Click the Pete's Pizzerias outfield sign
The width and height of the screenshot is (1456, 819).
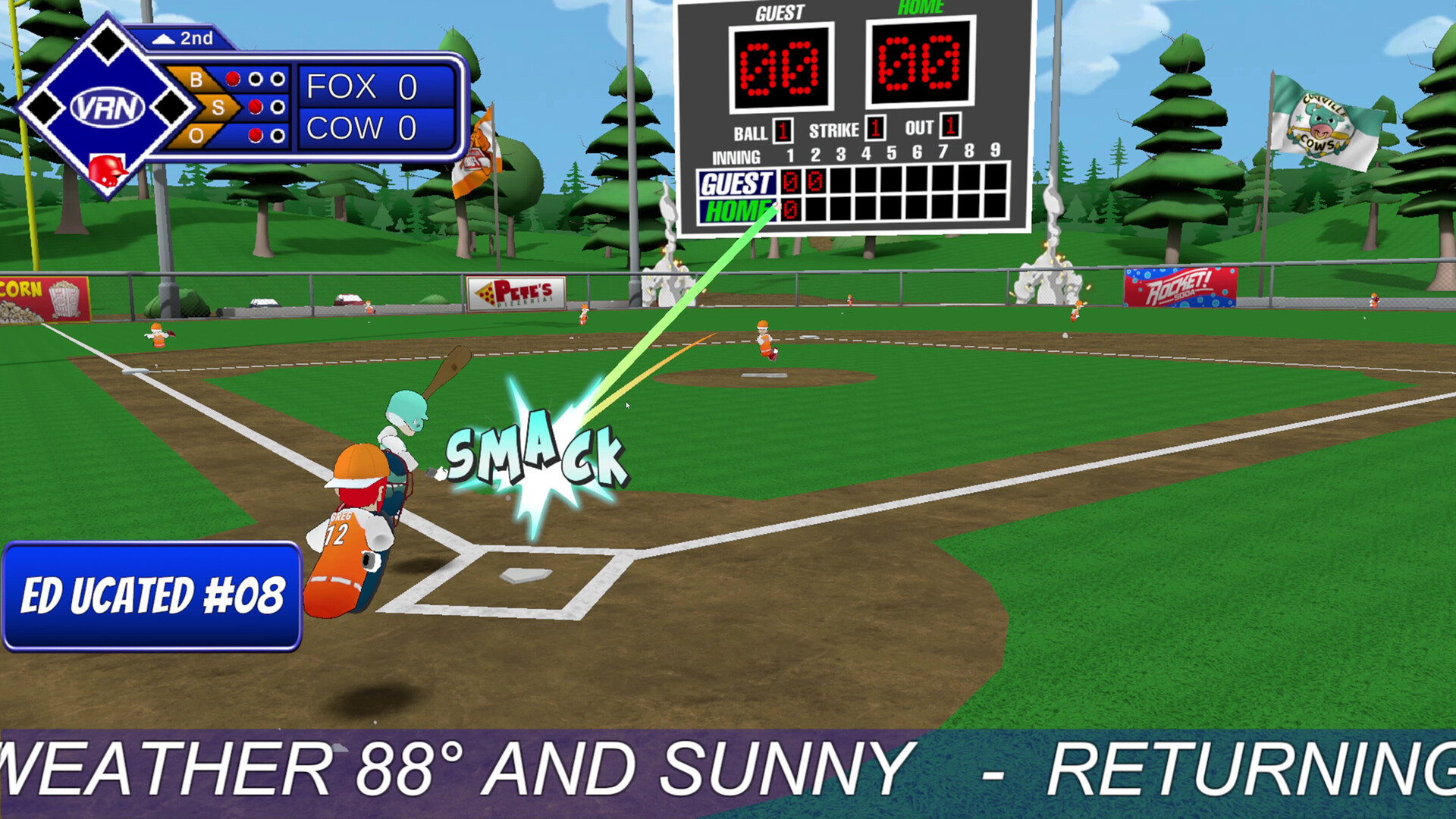pos(516,294)
